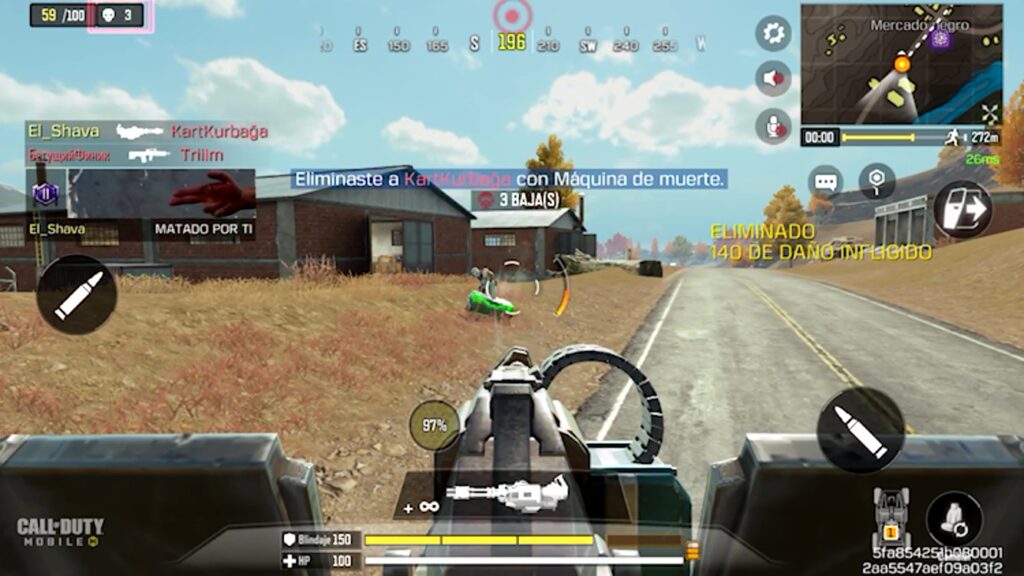The height and width of the screenshot is (576, 1024).
Task: Tap the armor plate icon beside the armor bar
Action: (692, 550)
